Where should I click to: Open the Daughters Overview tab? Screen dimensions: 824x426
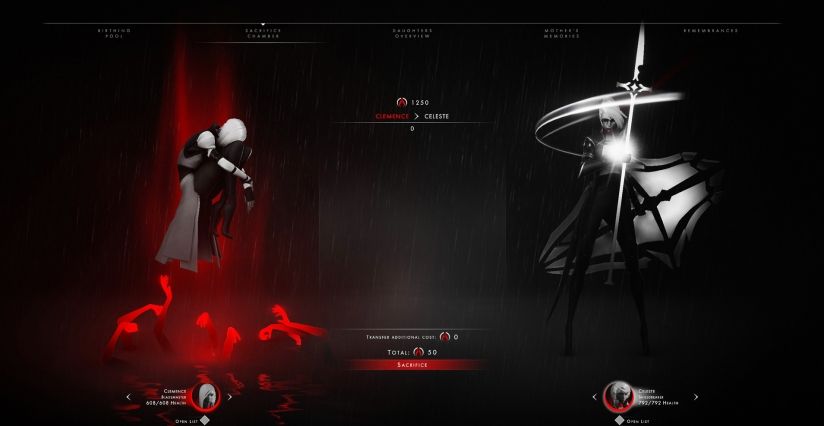[412, 33]
